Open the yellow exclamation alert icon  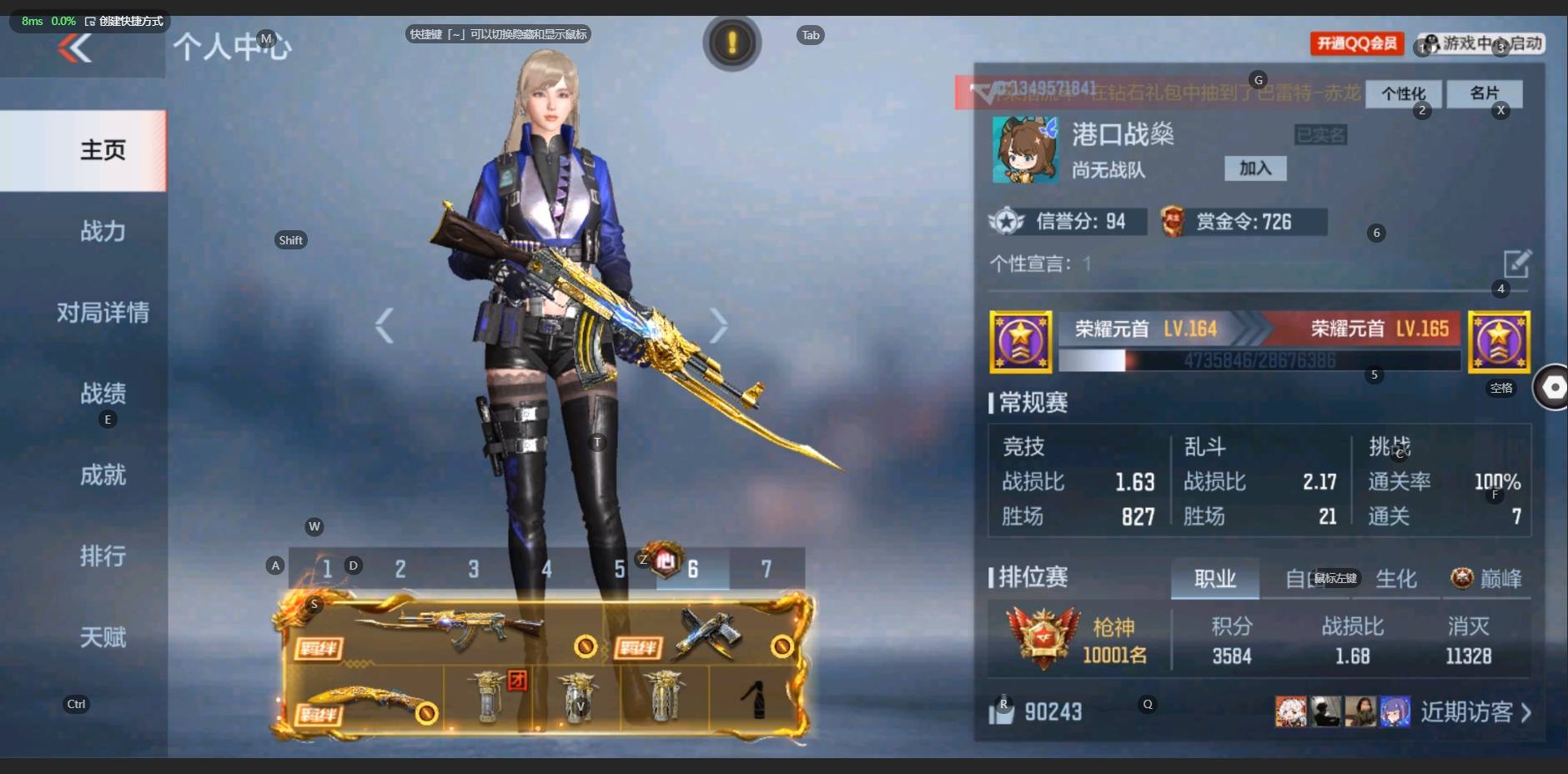point(731,43)
